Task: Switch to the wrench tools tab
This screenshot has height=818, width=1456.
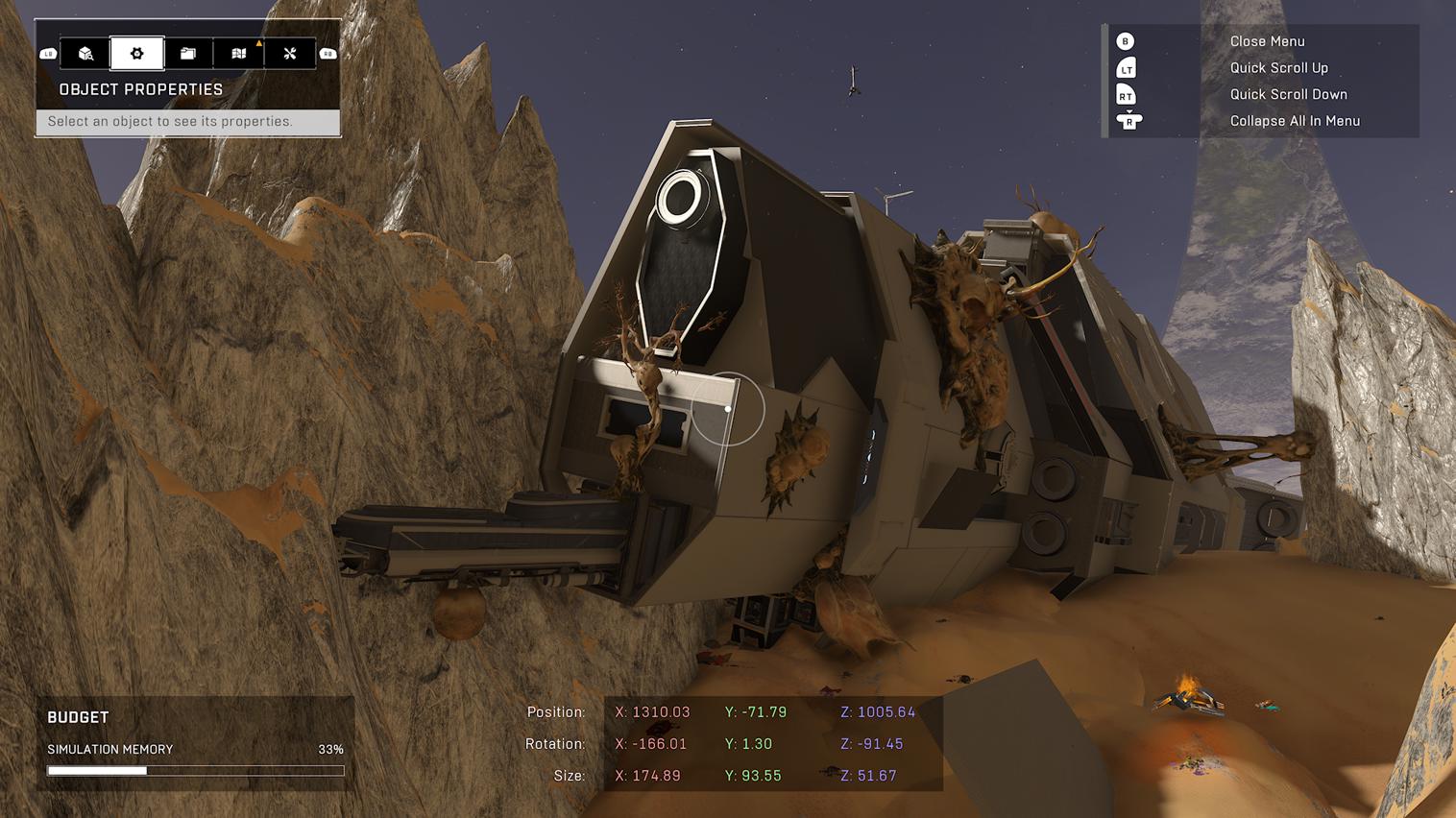Action: click(290, 54)
